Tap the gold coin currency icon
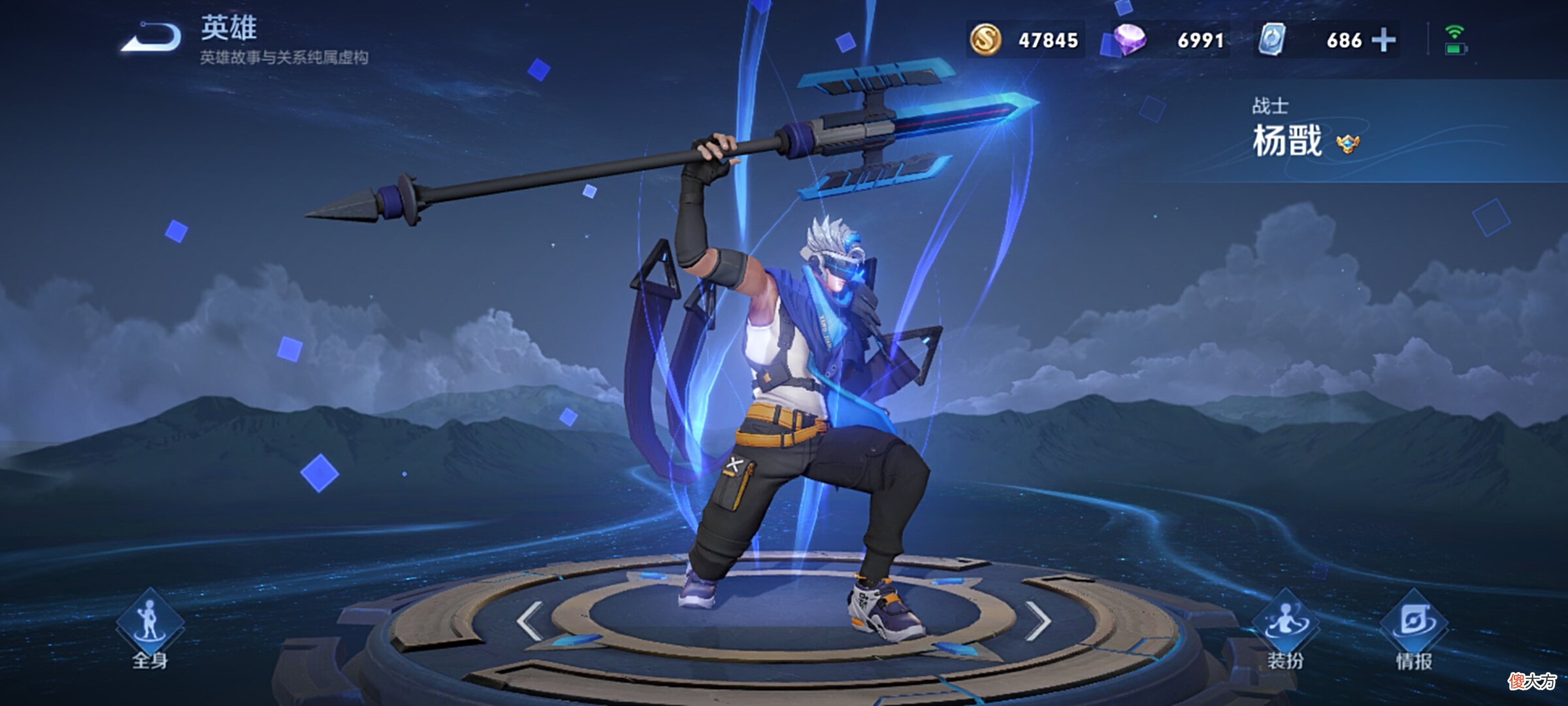1568x706 pixels. 985,40
